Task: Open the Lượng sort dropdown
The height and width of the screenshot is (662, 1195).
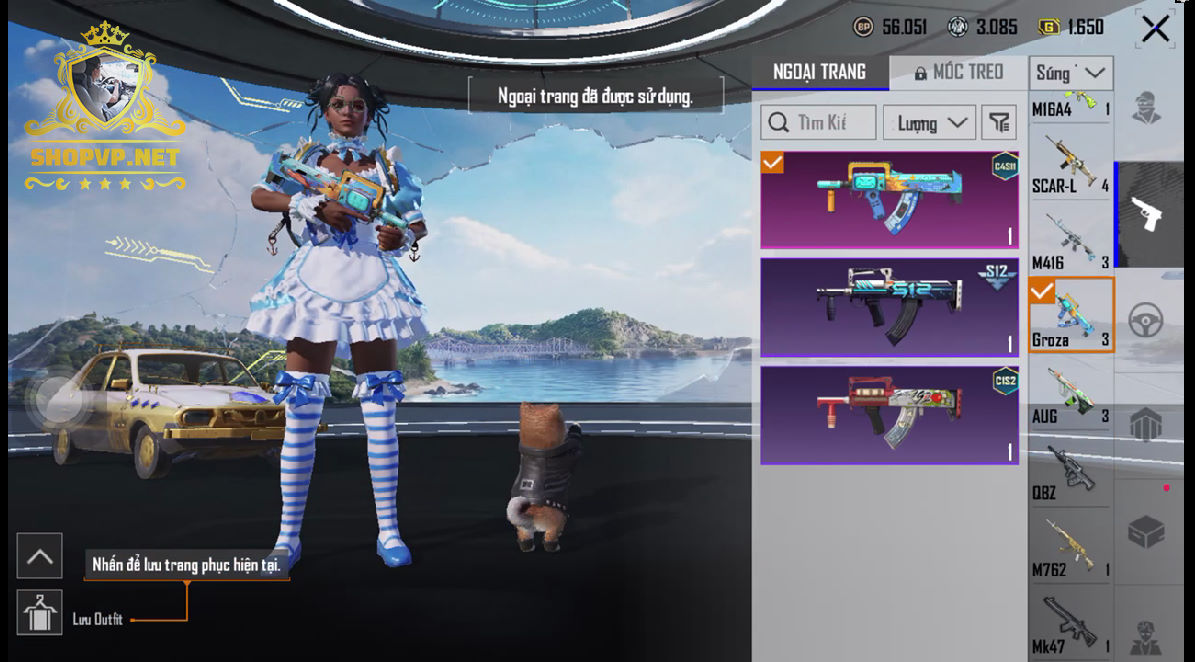Action: point(929,123)
